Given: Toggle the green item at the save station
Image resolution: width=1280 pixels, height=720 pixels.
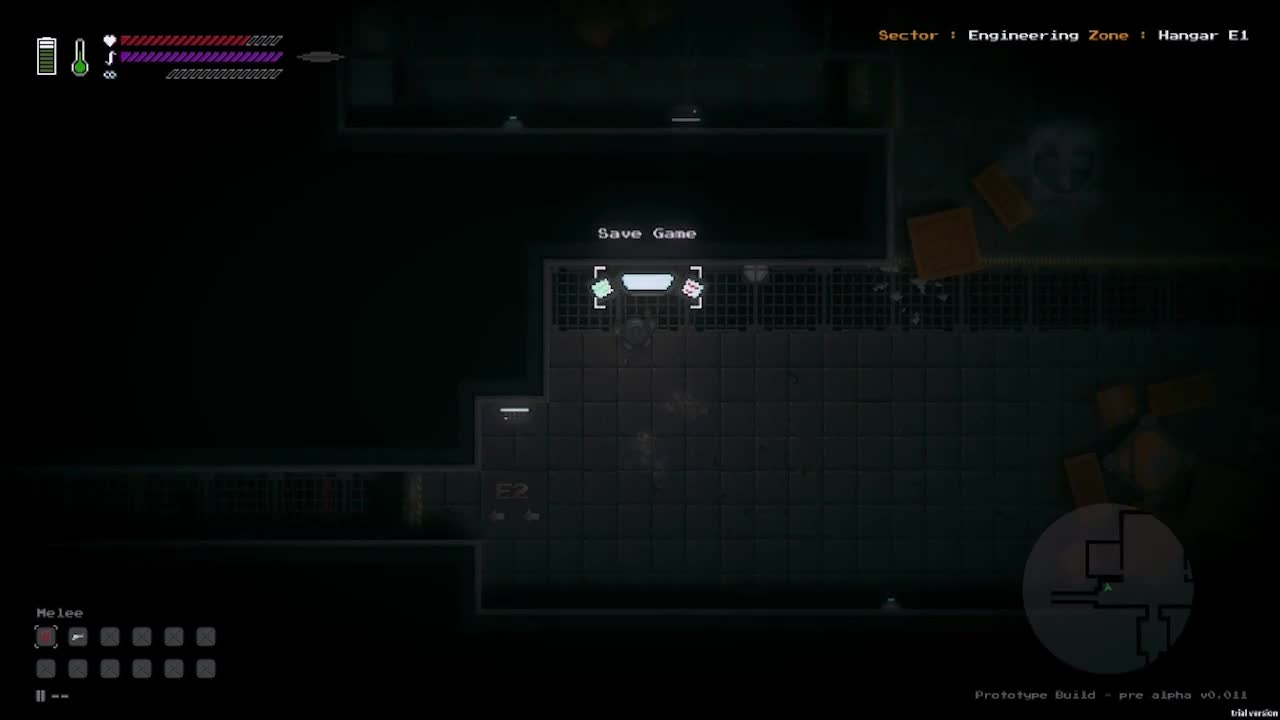Looking at the screenshot, I should pos(602,288).
